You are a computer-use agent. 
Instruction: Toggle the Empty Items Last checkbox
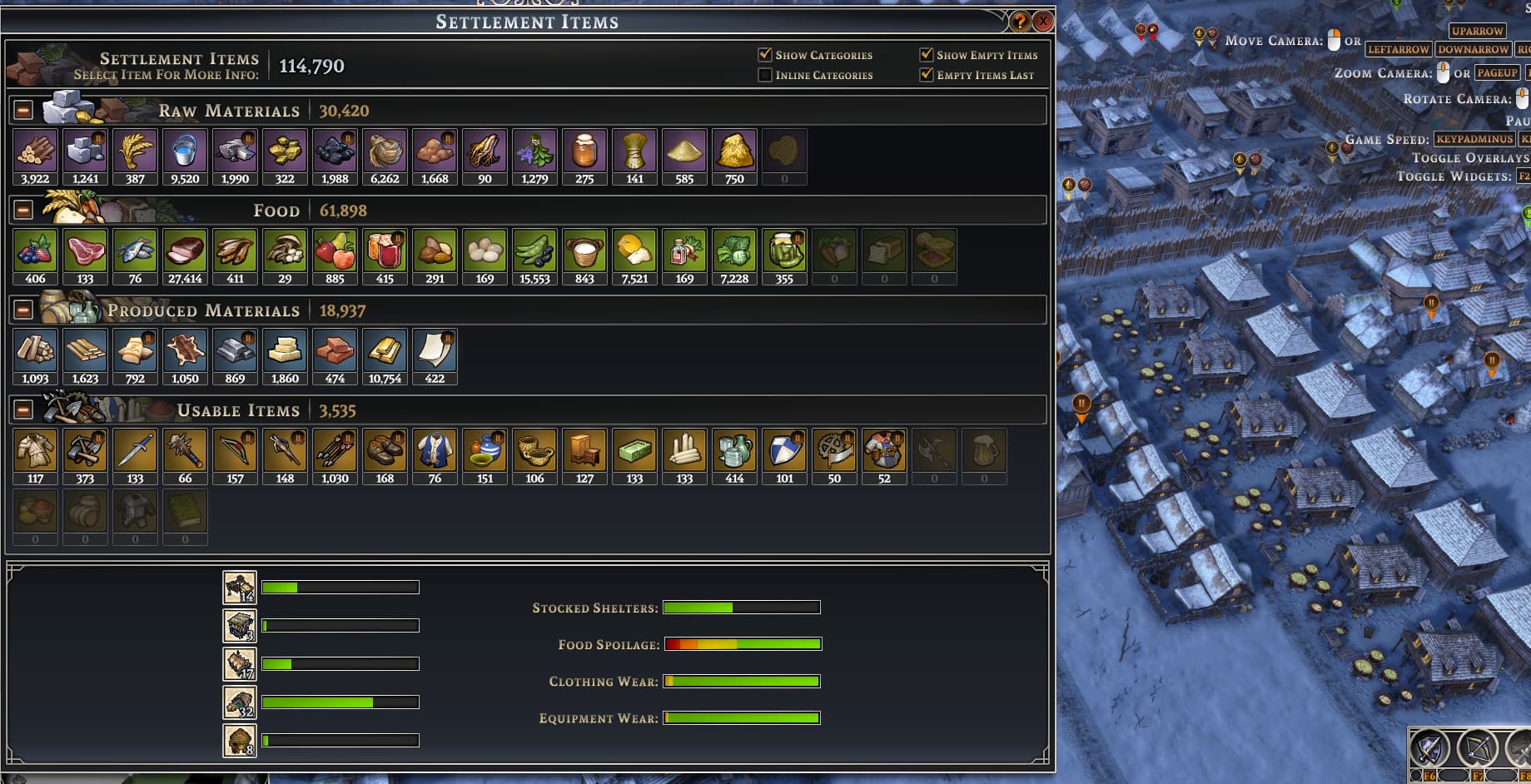pyautogui.click(x=926, y=75)
